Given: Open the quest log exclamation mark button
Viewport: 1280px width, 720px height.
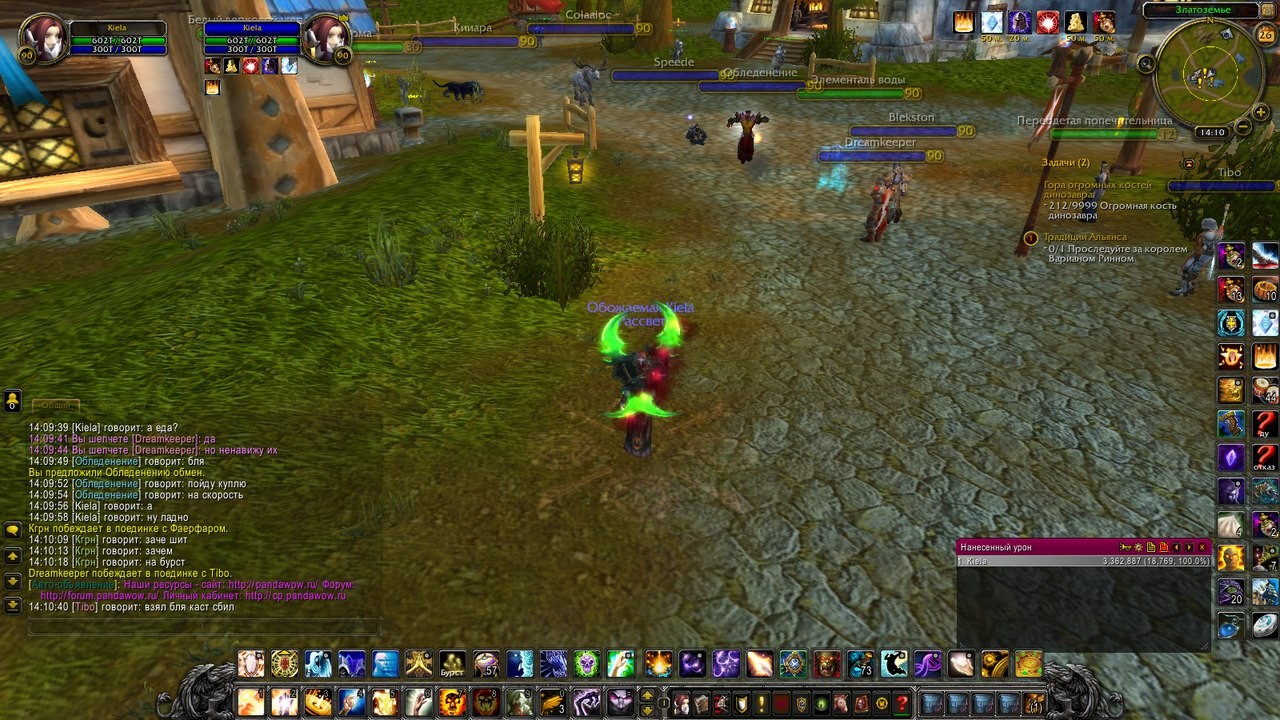Looking at the screenshot, I should coord(761,703).
